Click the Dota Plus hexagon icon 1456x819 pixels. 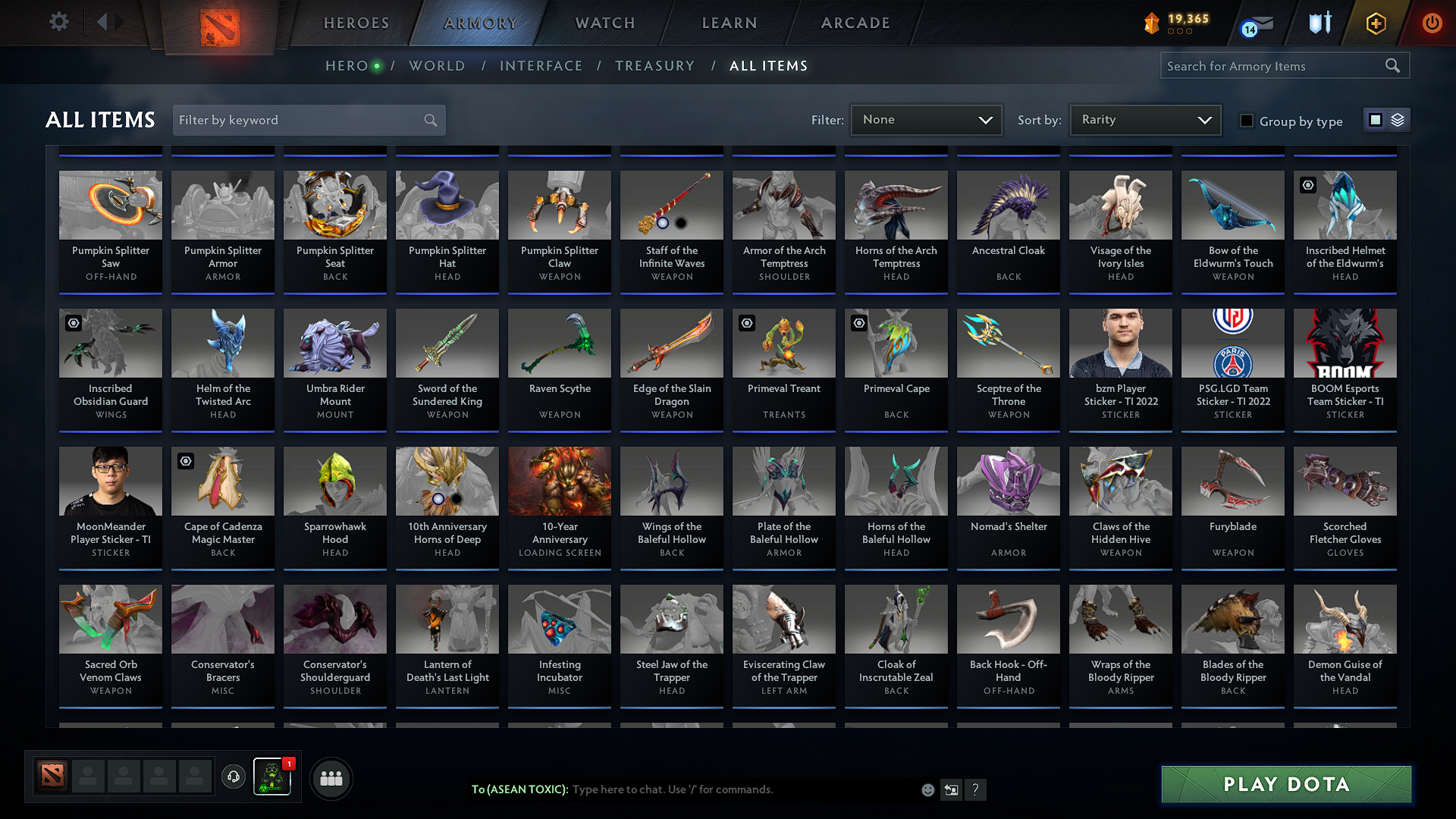click(1375, 23)
